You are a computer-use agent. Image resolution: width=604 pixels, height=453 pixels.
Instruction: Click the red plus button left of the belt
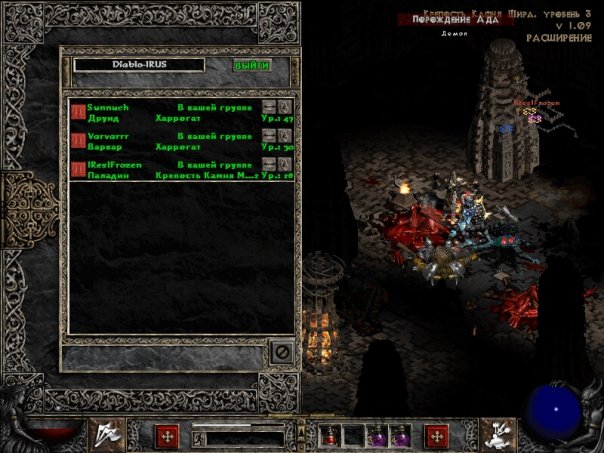(168, 436)
